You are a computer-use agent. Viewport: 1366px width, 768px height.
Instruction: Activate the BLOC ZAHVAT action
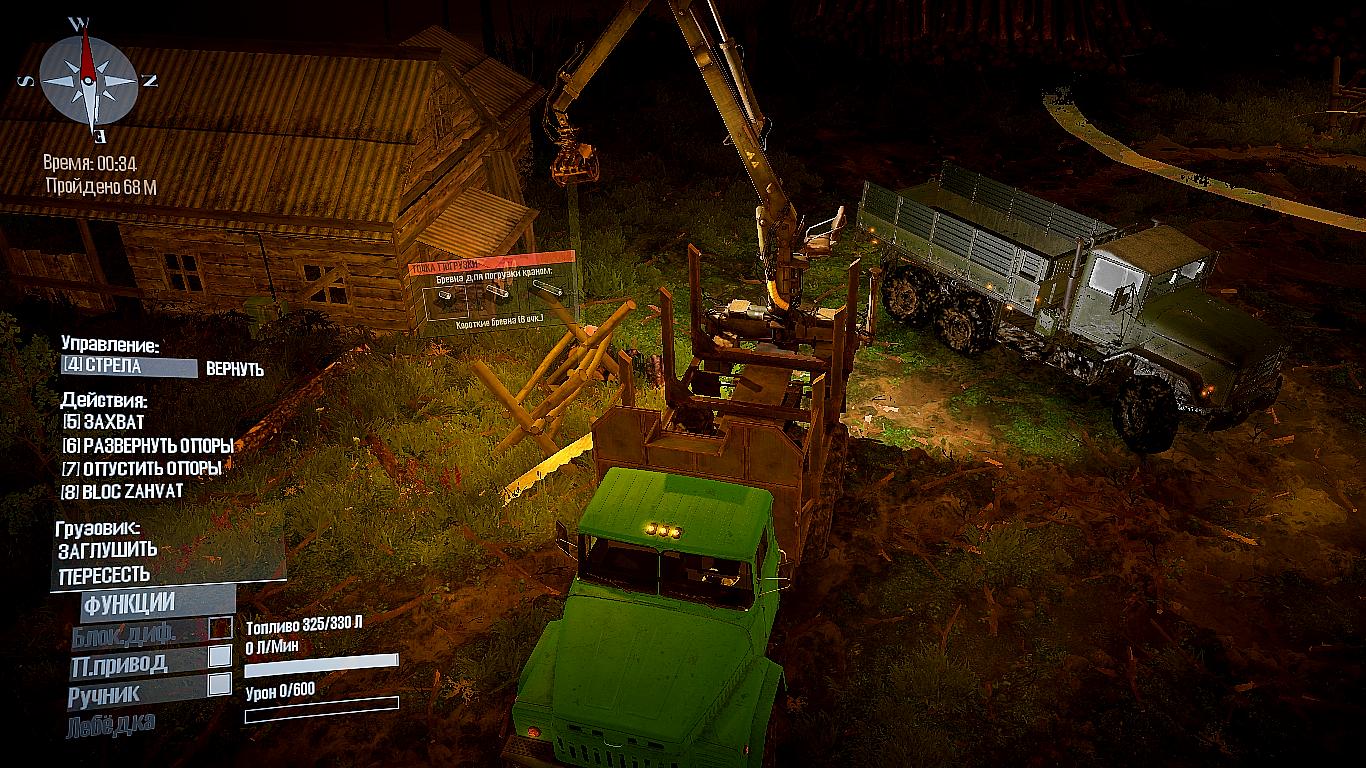coord(122,491)
